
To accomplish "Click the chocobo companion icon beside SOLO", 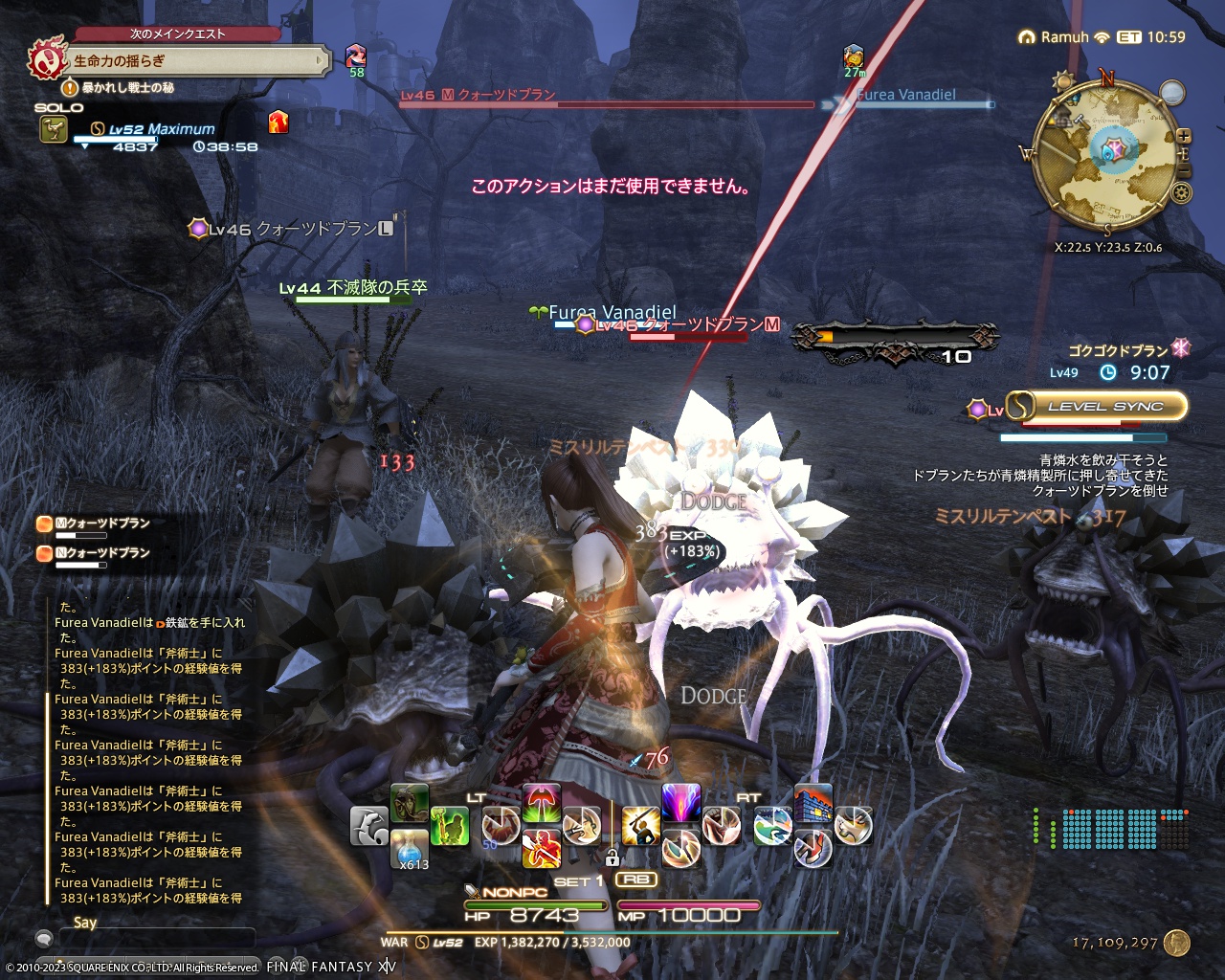I will pyautogui.click(x=55, y=128).
